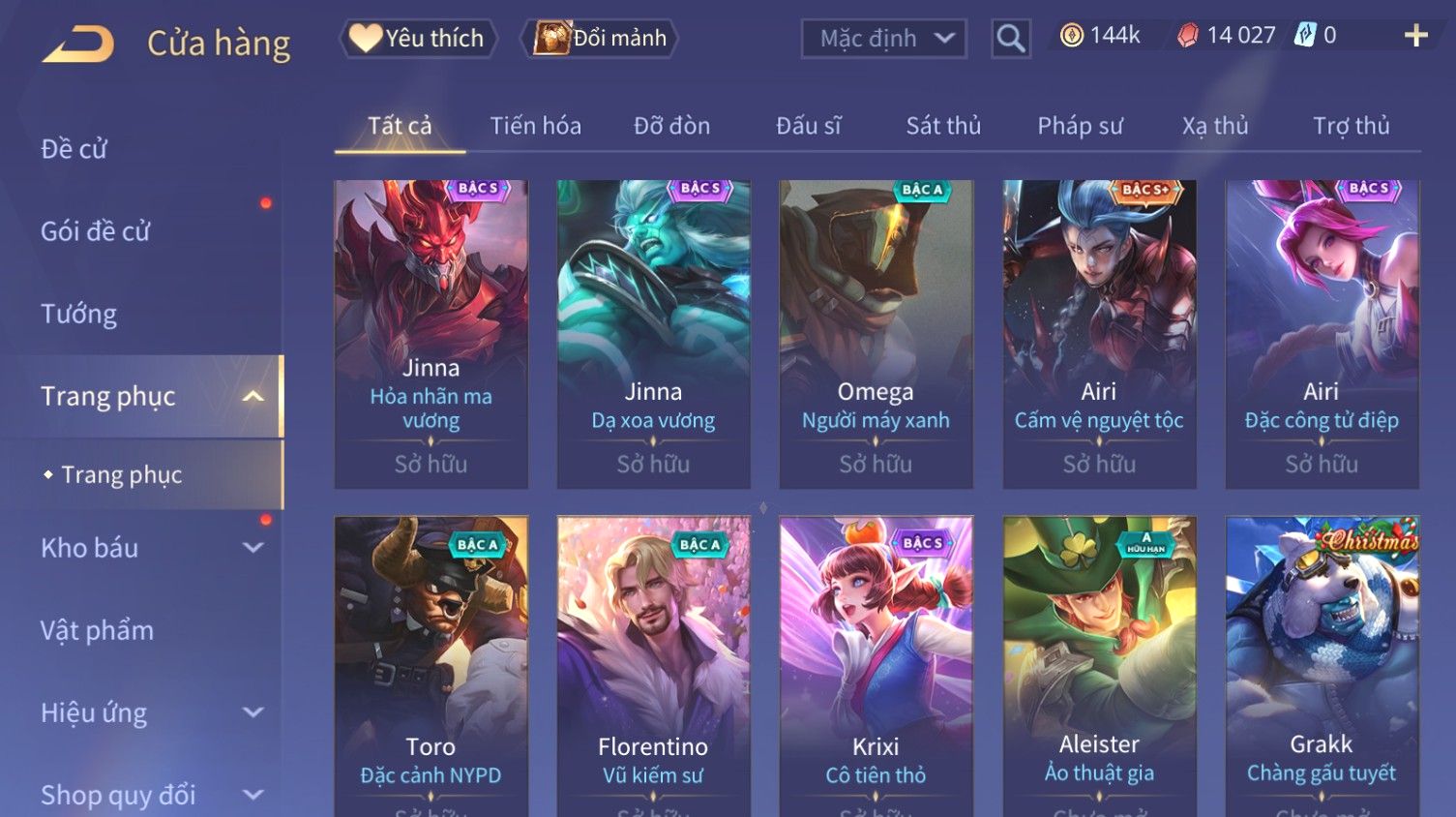Select the Pháp sư tab

(x=1080, y=126)
